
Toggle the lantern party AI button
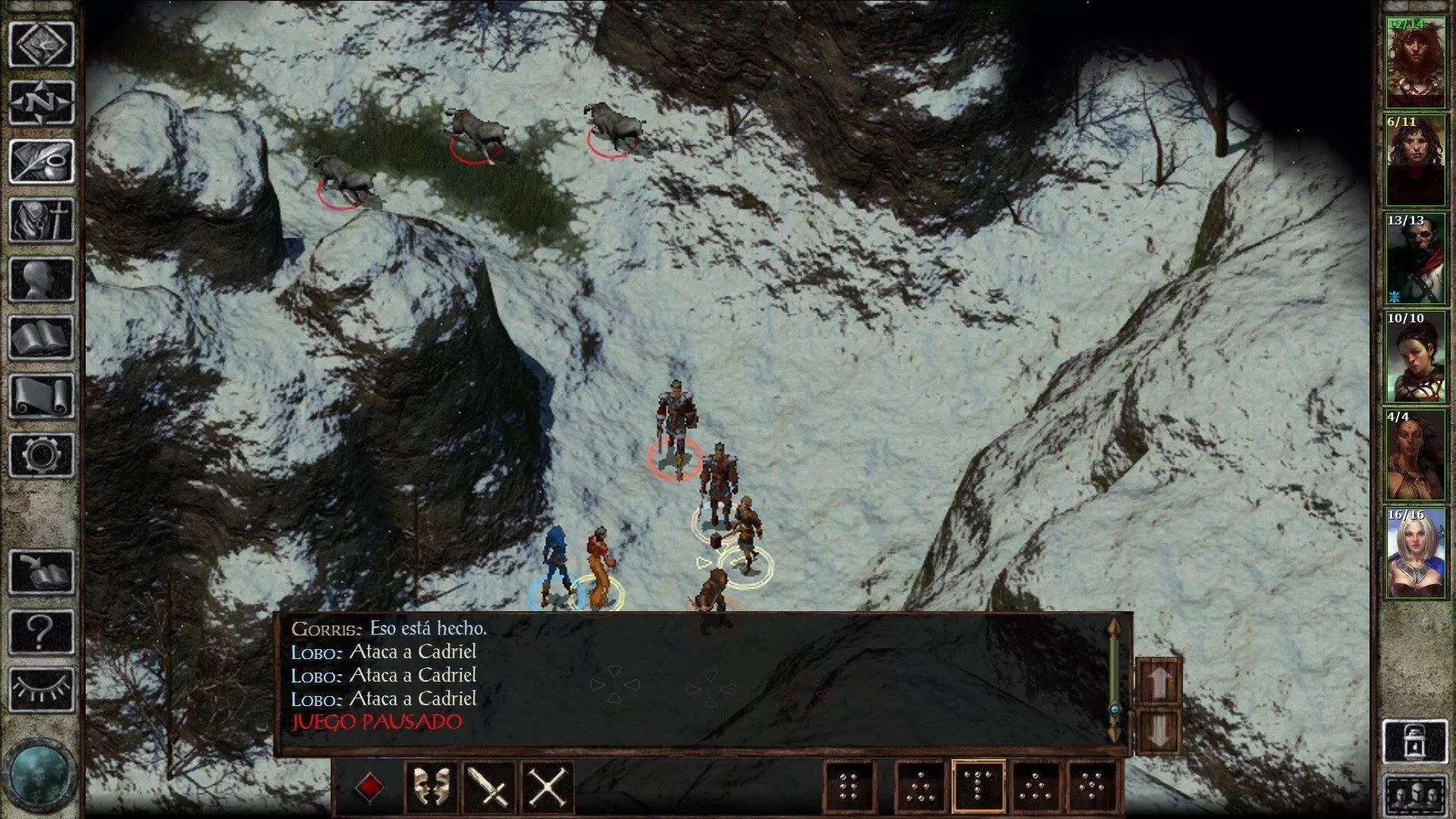[1415, 742]
